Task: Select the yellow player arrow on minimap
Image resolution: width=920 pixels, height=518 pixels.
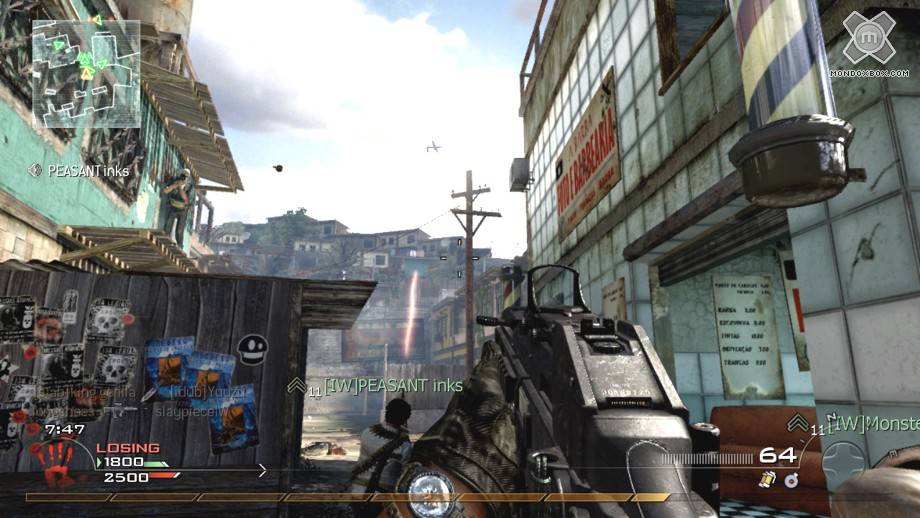Action: click(87, 72)
